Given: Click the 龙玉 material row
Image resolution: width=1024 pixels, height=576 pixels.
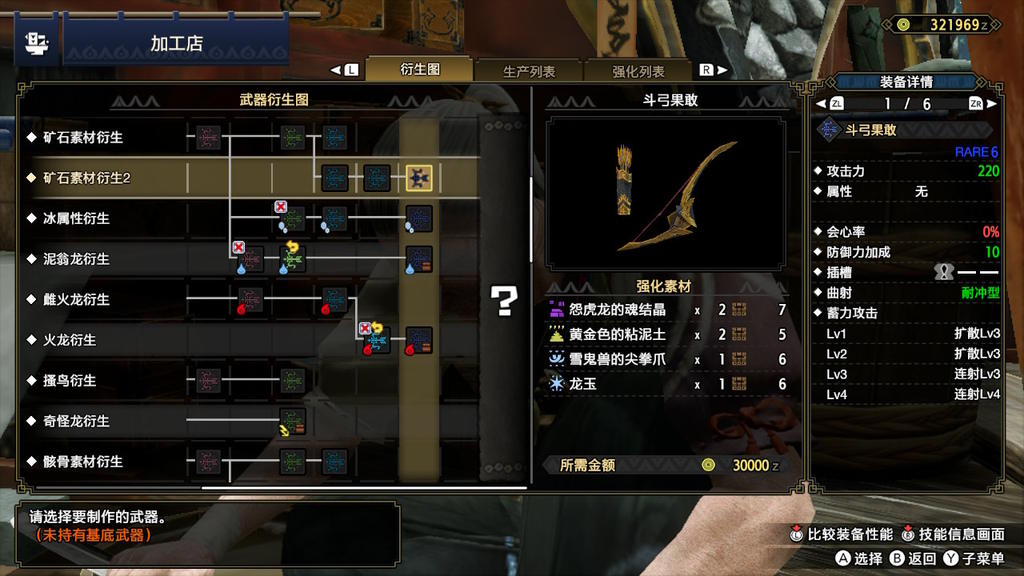Looking at the screenshot, I should point(667,384).
